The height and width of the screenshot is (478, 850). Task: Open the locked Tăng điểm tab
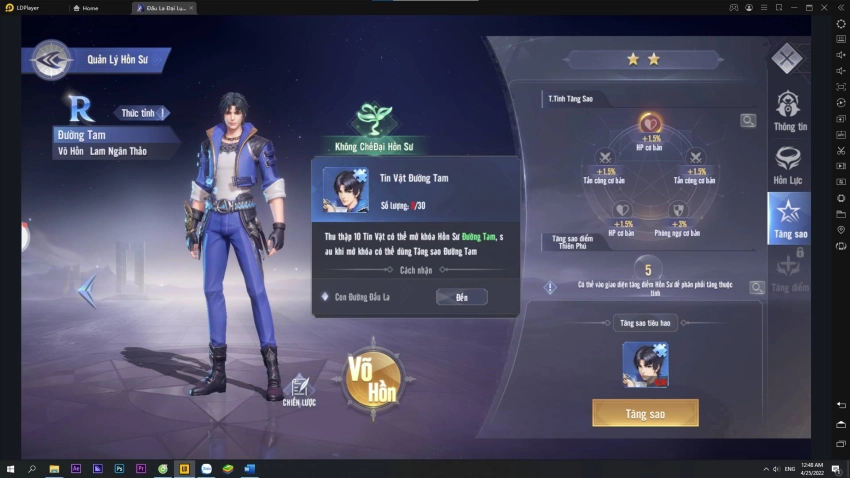789,271
